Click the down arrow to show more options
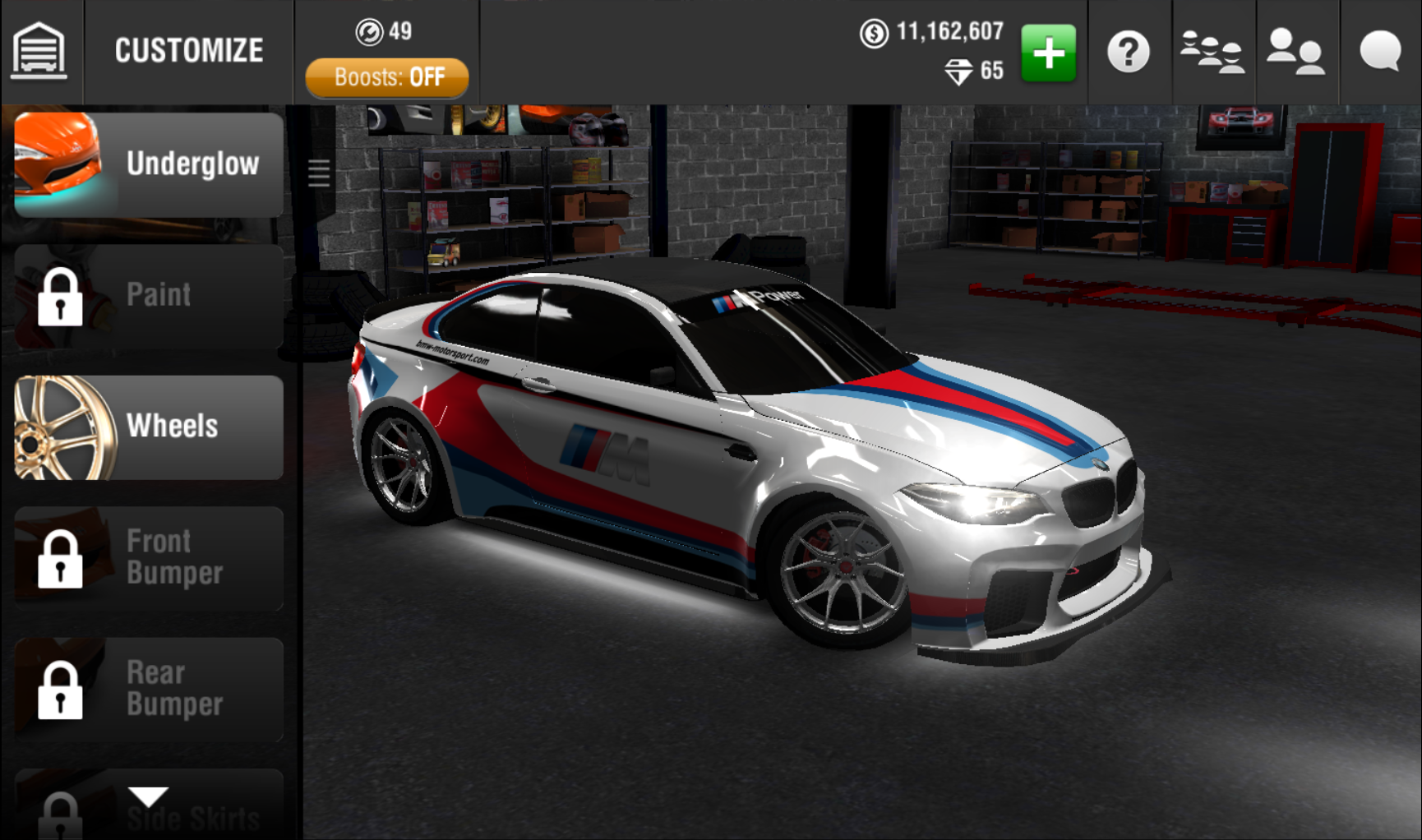 [x=149, y=796]
